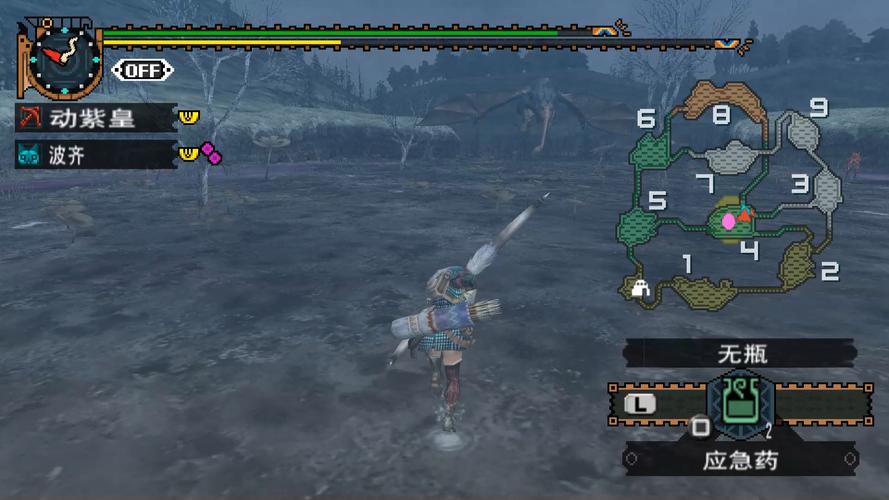The height and width of the screenshot is (500, 889).
Task: Select party member 动紫皇 name tag
Action: tap(93, 118)
